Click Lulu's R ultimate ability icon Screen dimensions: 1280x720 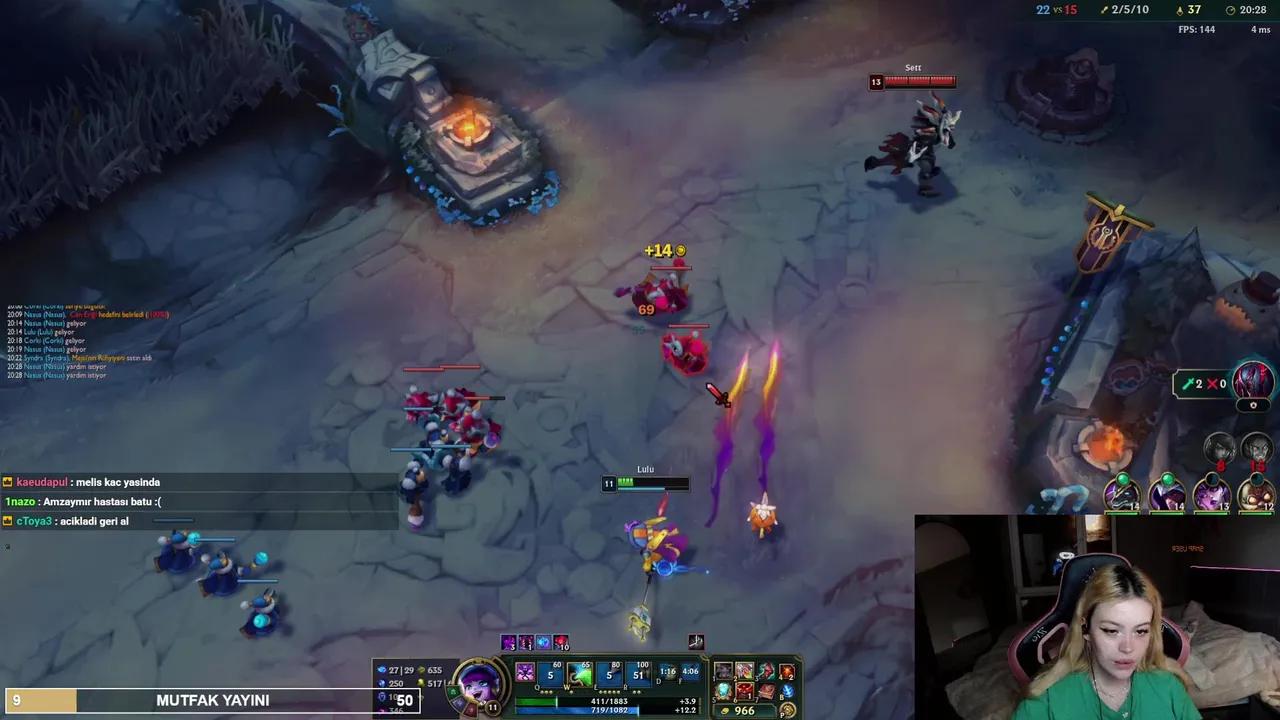(x=639, y=674)
